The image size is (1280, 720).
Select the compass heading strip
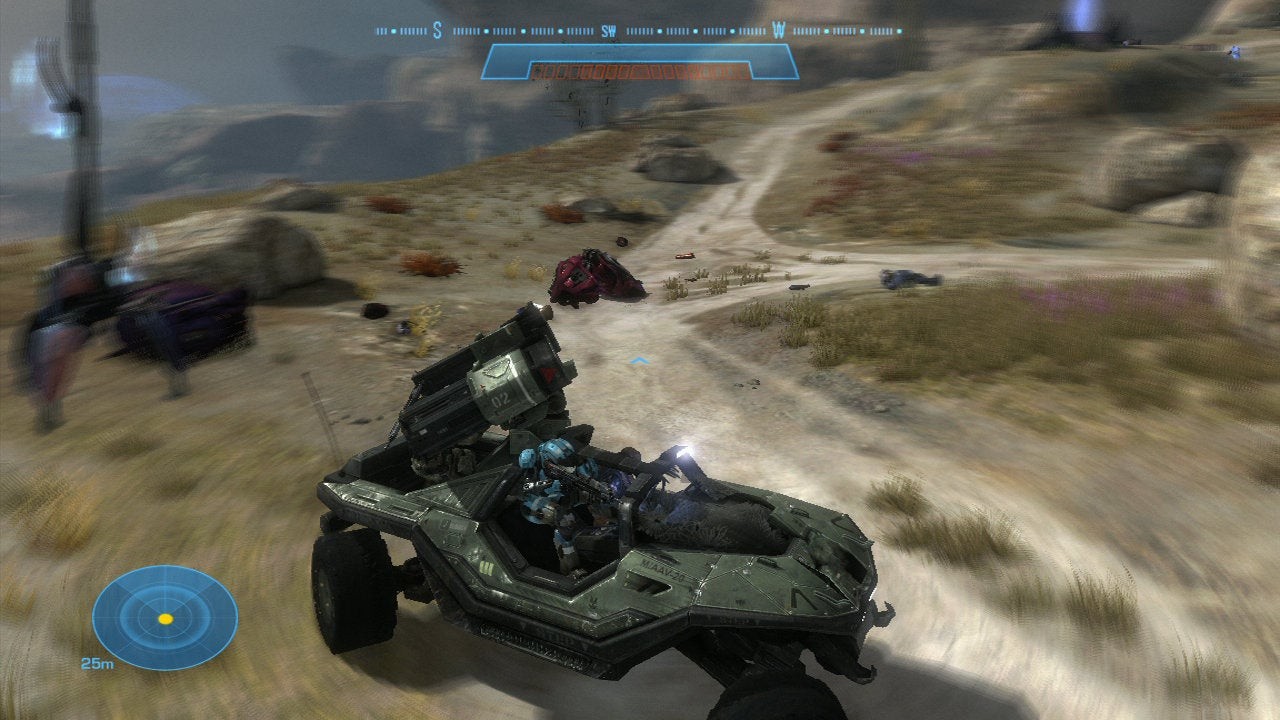tap(638, 31)
